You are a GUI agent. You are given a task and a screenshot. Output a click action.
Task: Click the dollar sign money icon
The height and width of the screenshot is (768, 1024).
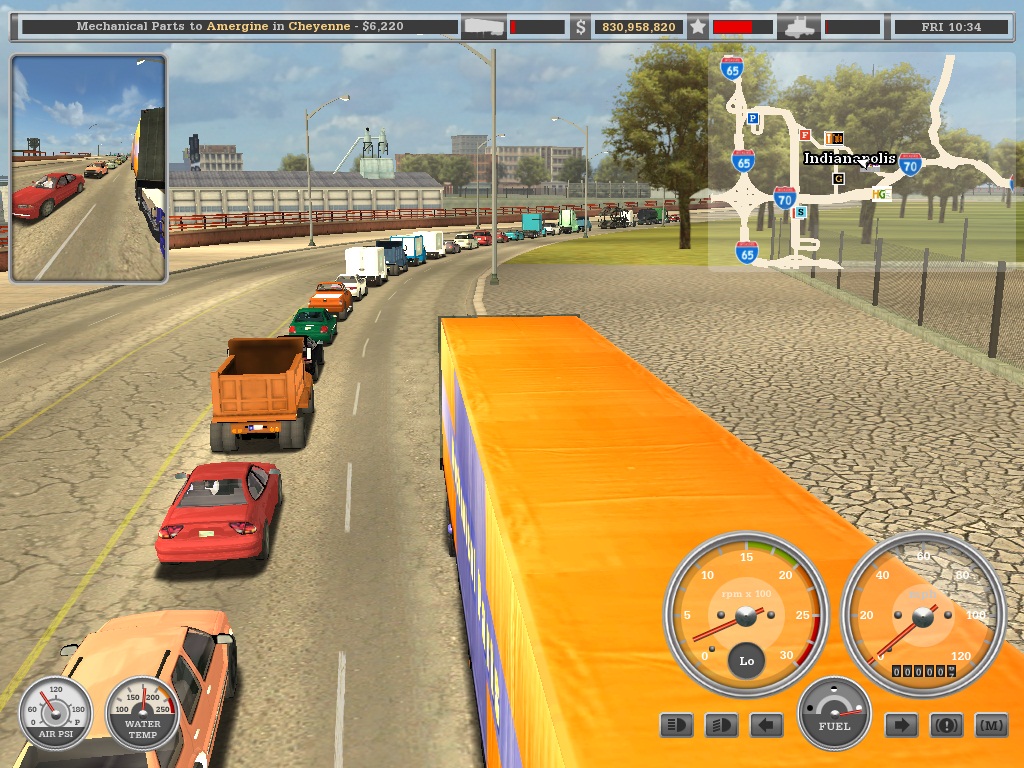point(581,27)
